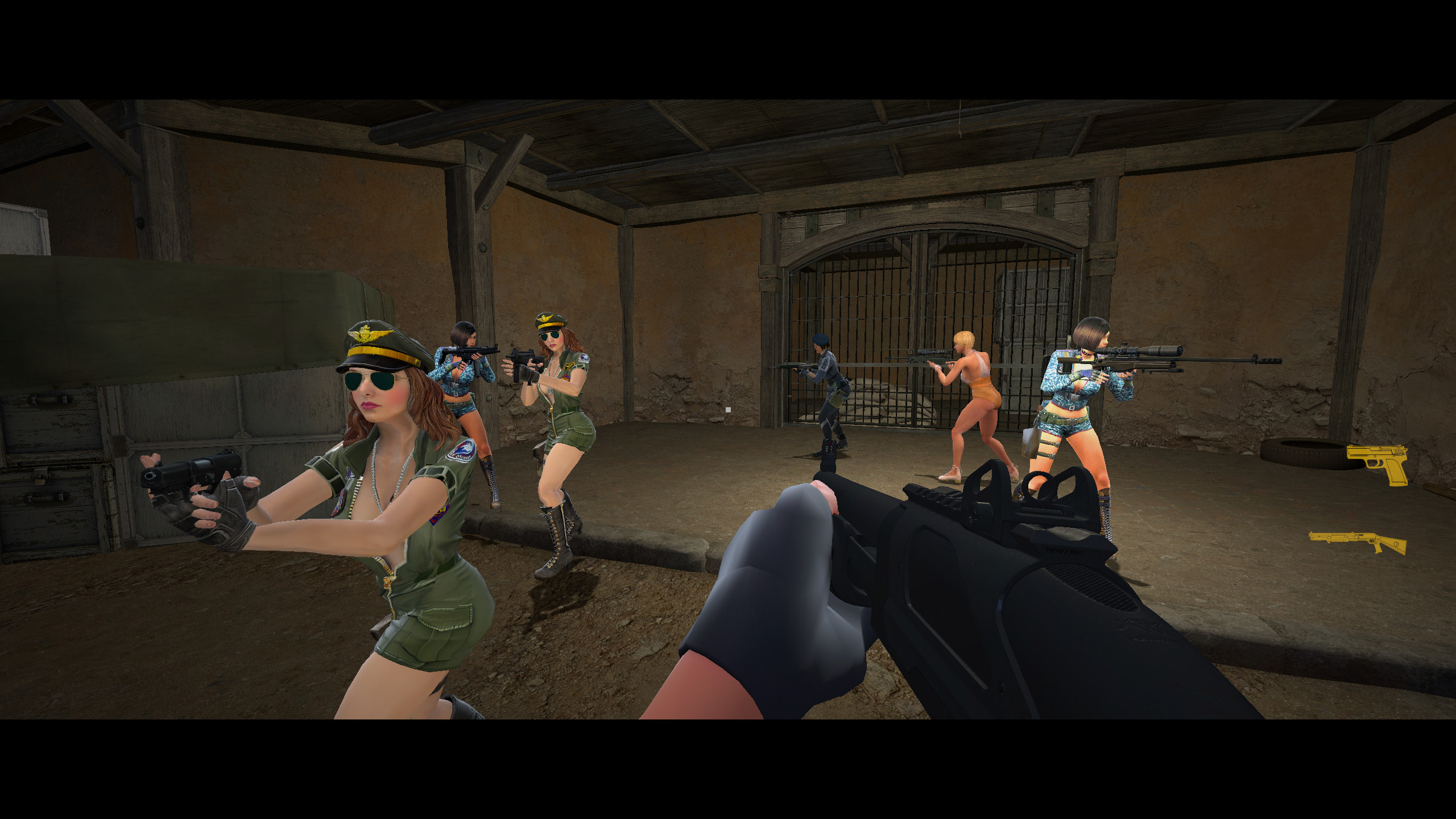Click the yellow shotgun weapon icon
This screenshot has height=819, width=1456.
click(1359, 539)
